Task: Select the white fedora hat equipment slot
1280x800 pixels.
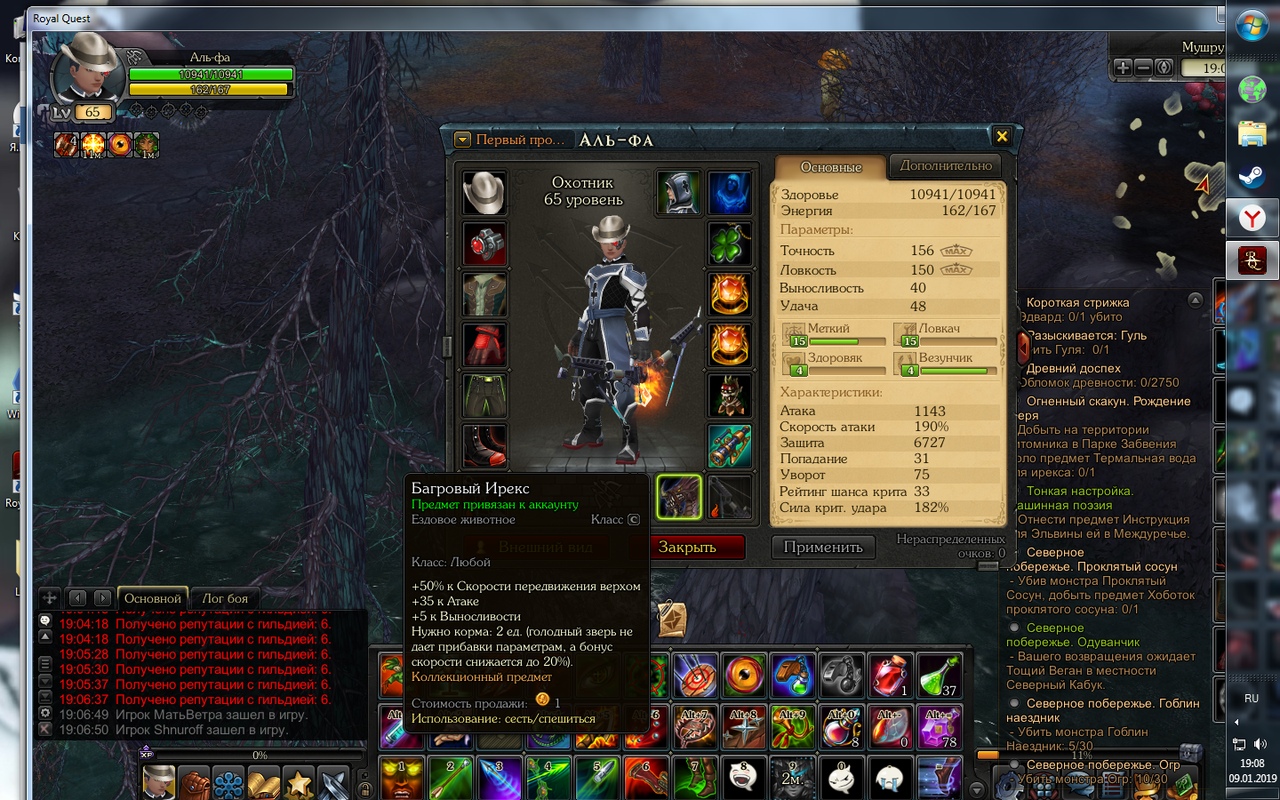Action: point(484,192)
